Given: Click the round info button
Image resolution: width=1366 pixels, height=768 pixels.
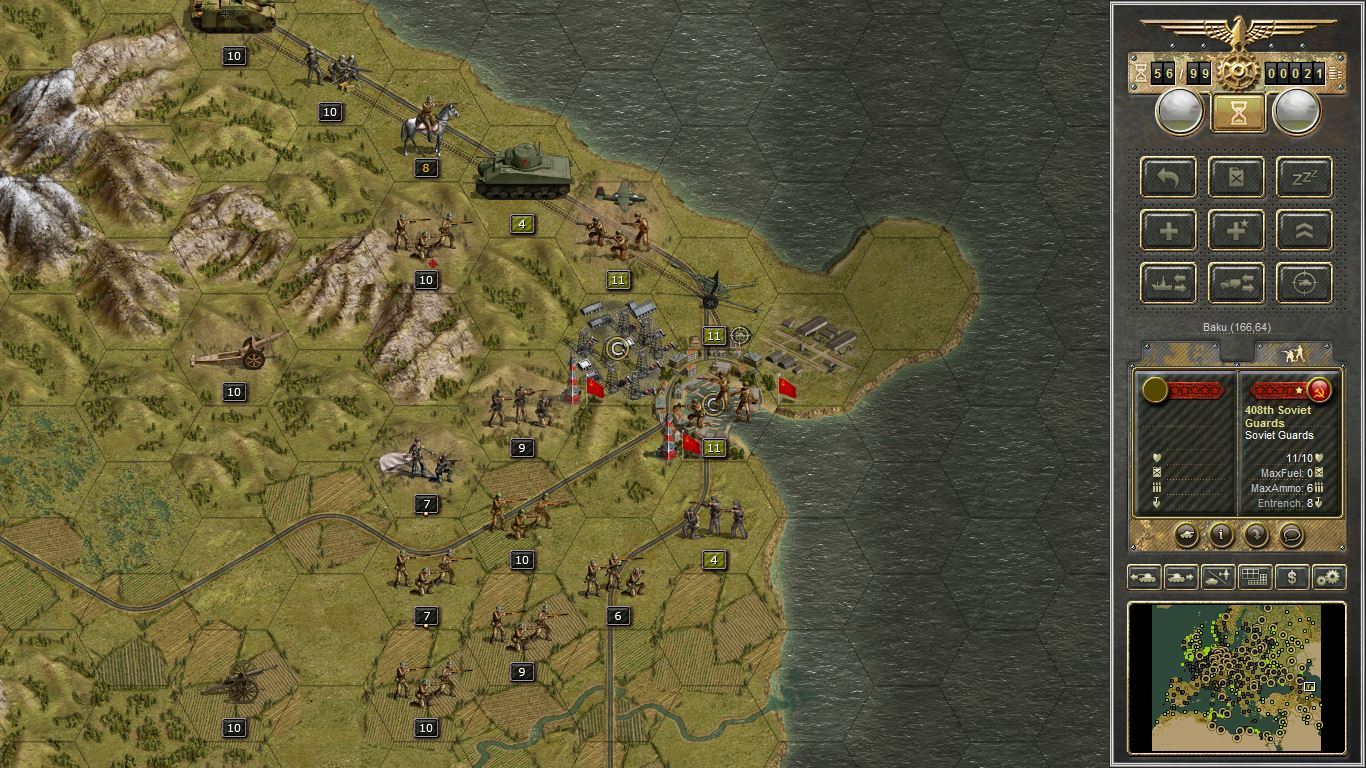Looking at the screenshot, I should point(1221,536).
